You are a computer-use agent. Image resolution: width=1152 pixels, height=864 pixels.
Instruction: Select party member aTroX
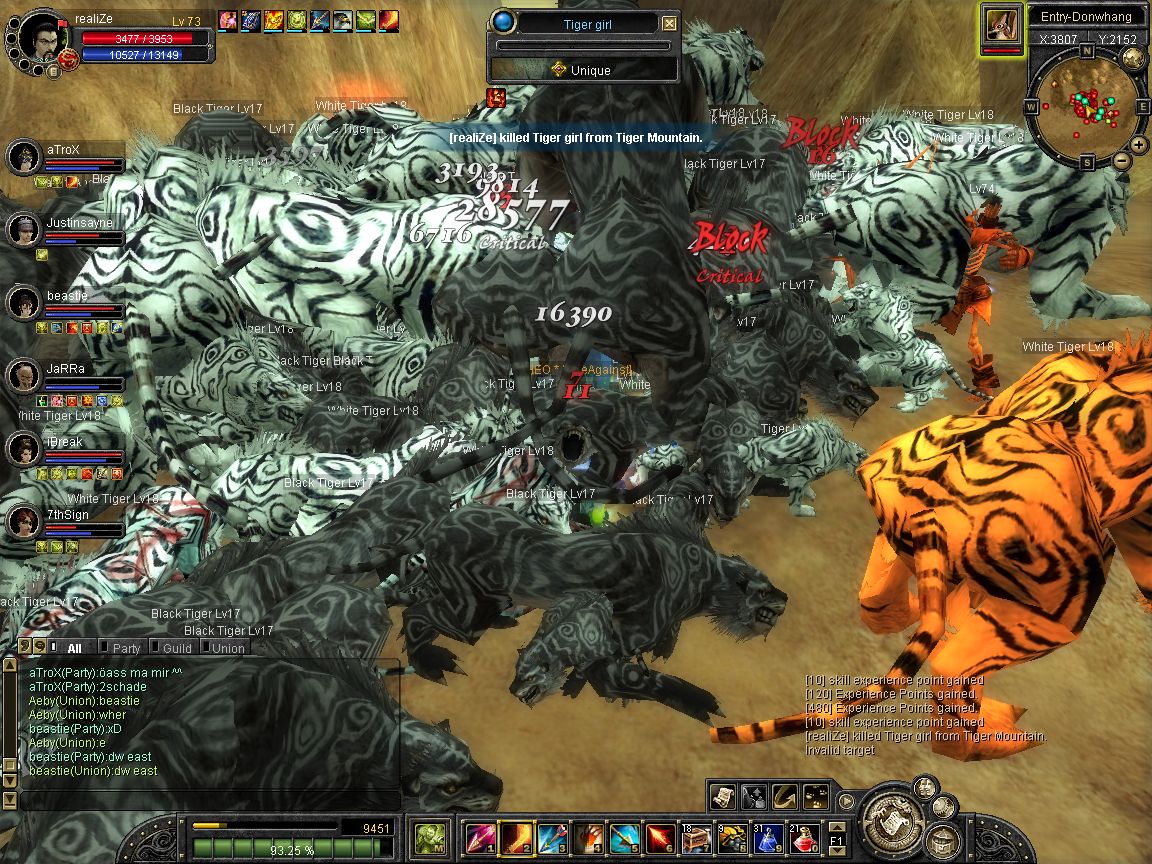pos(24,157)
